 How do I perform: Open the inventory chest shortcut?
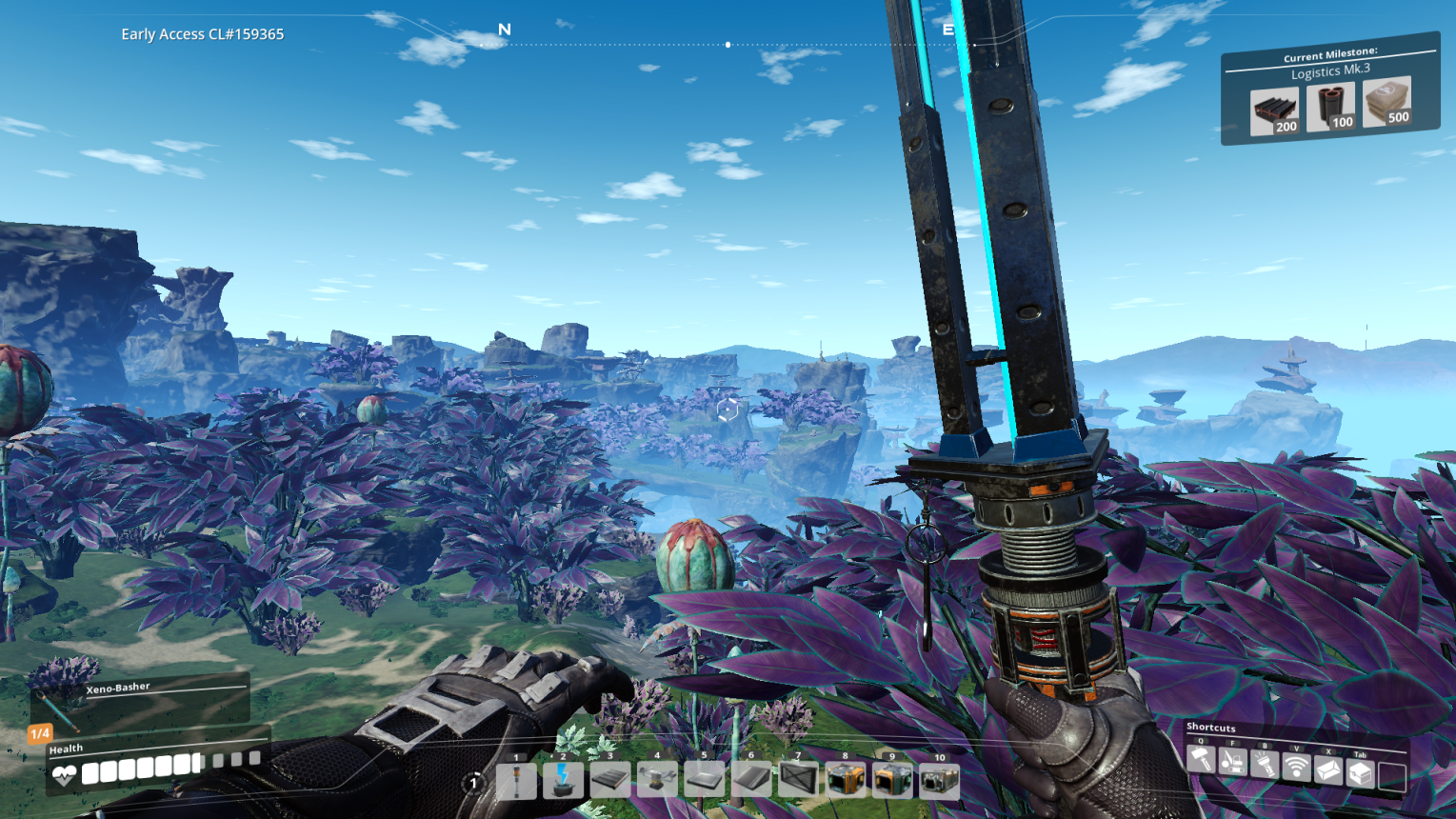click(1360, 773)
